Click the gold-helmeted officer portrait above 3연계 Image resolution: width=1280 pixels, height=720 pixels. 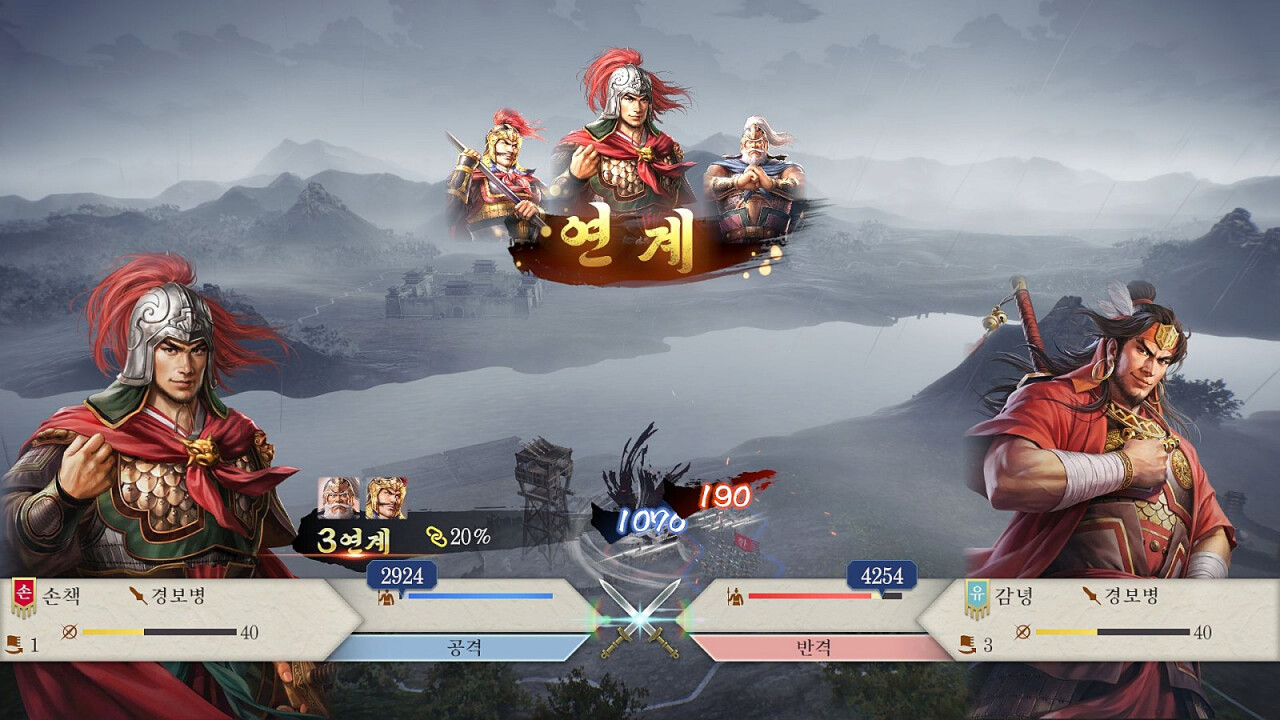pos(386,497)
